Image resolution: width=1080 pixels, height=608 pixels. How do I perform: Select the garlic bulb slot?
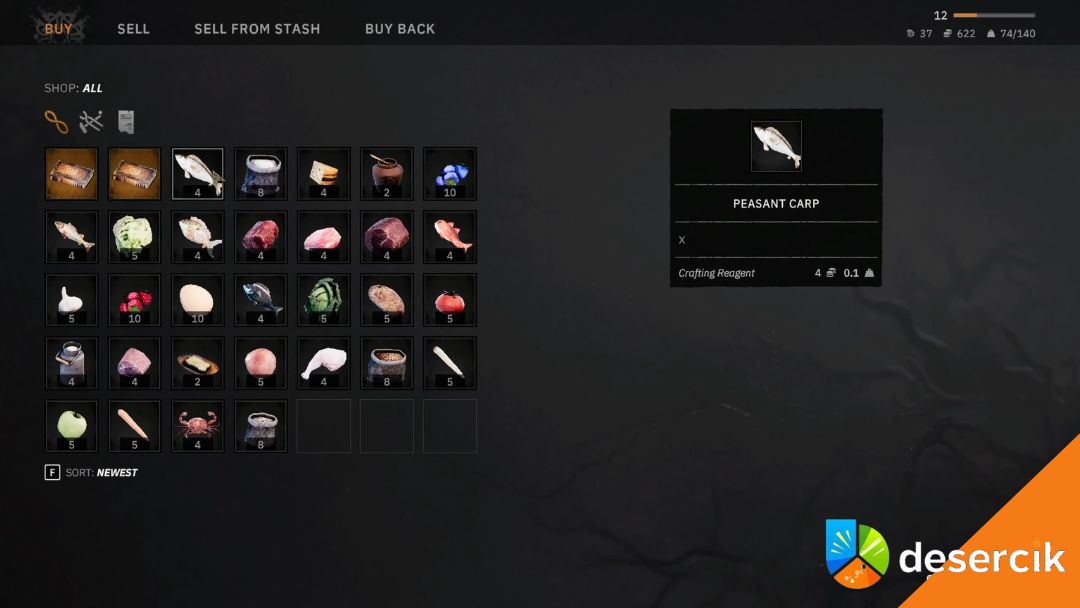72,300
